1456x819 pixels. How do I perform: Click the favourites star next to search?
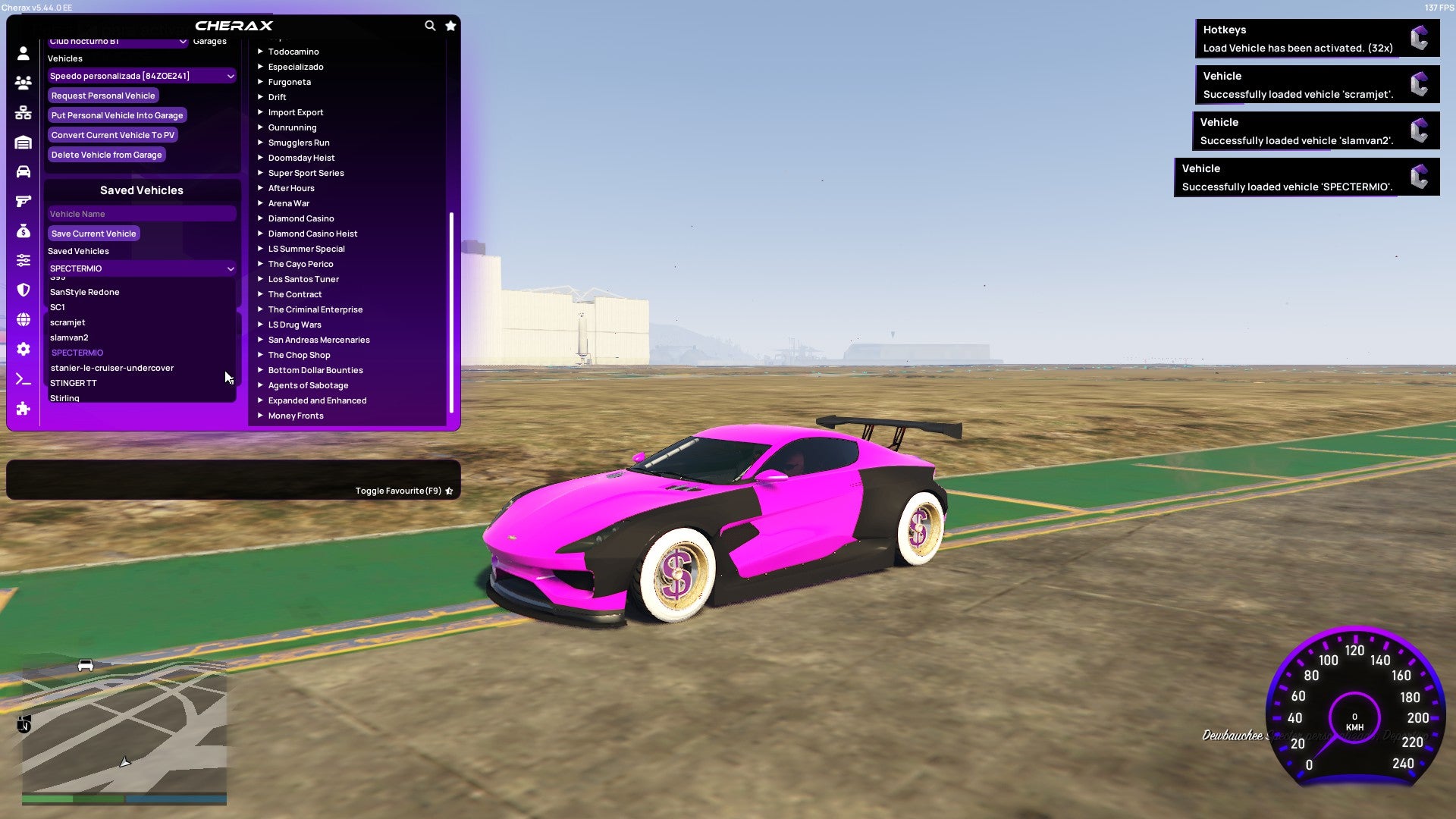(450, 25)
